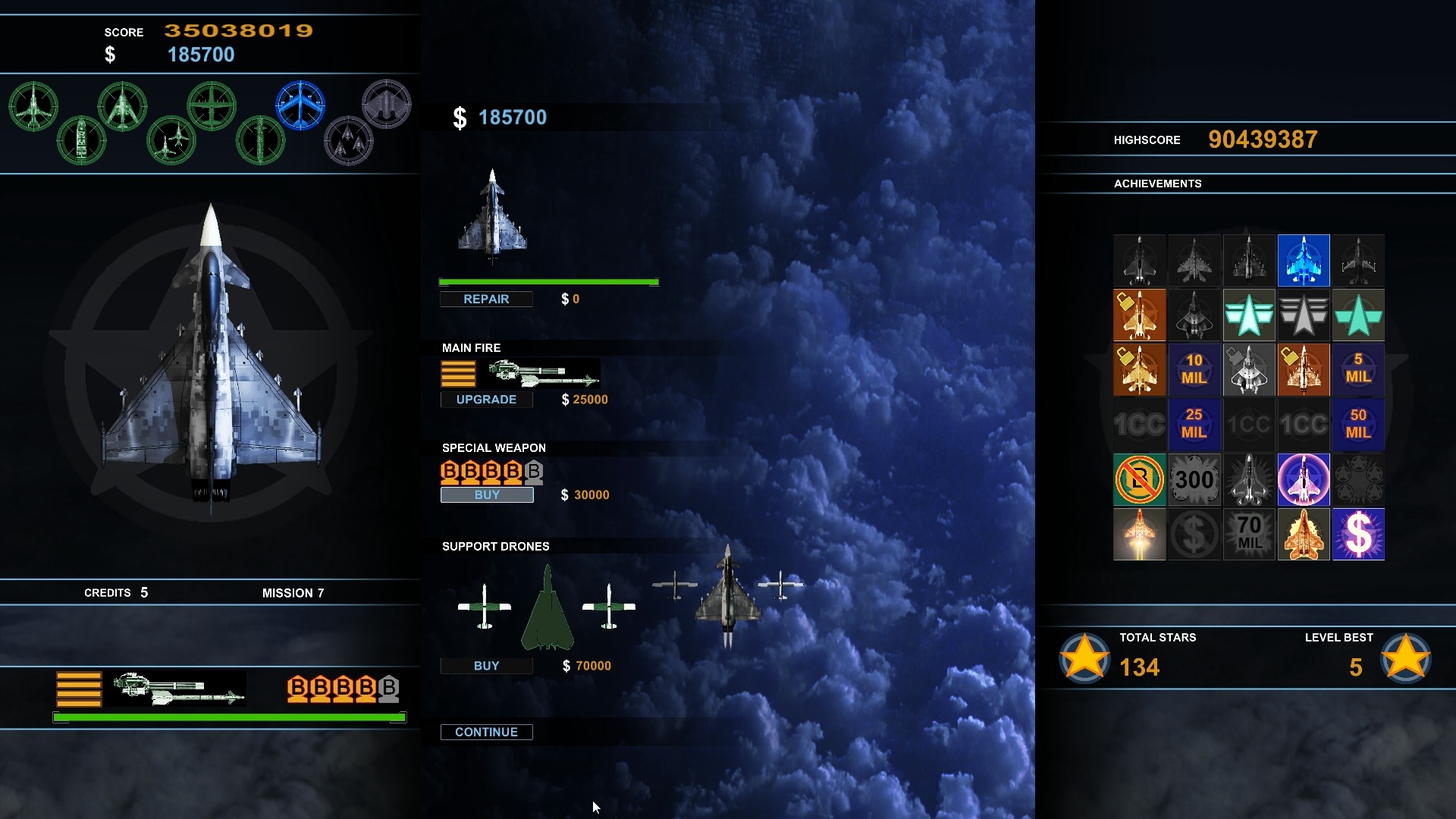This screenshot has height=819, width=1456.
Task: Open the 25 MIL achievement tile
Action: coord(1194,424)
